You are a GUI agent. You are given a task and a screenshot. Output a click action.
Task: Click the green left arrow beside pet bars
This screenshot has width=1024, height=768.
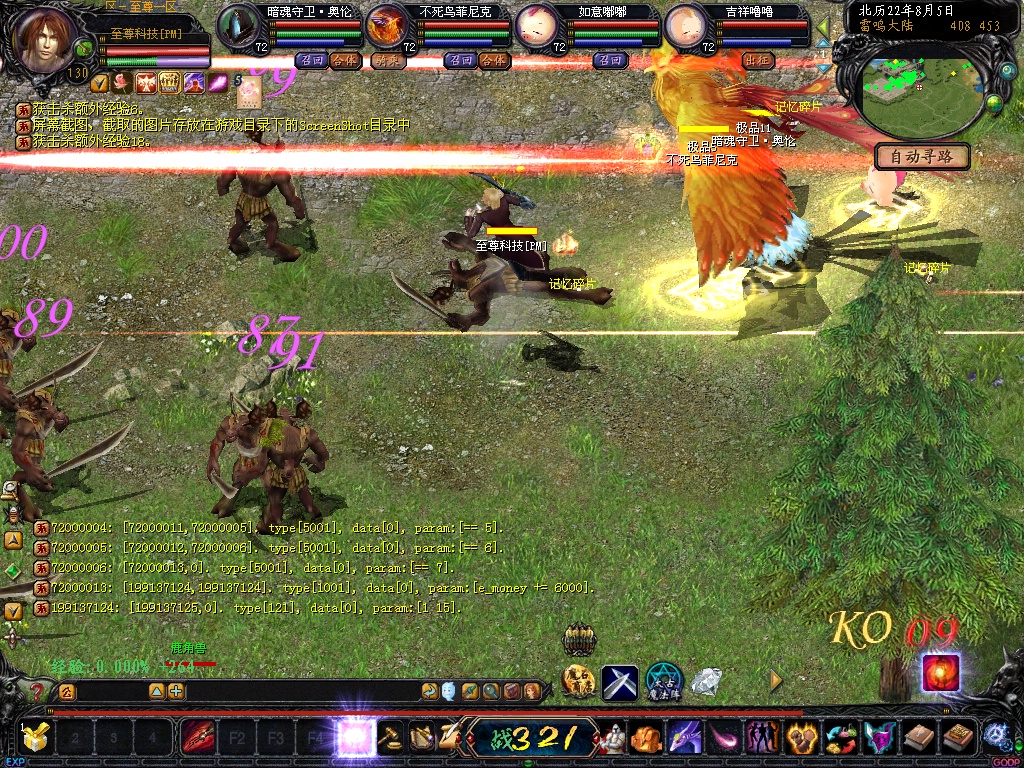824,27
